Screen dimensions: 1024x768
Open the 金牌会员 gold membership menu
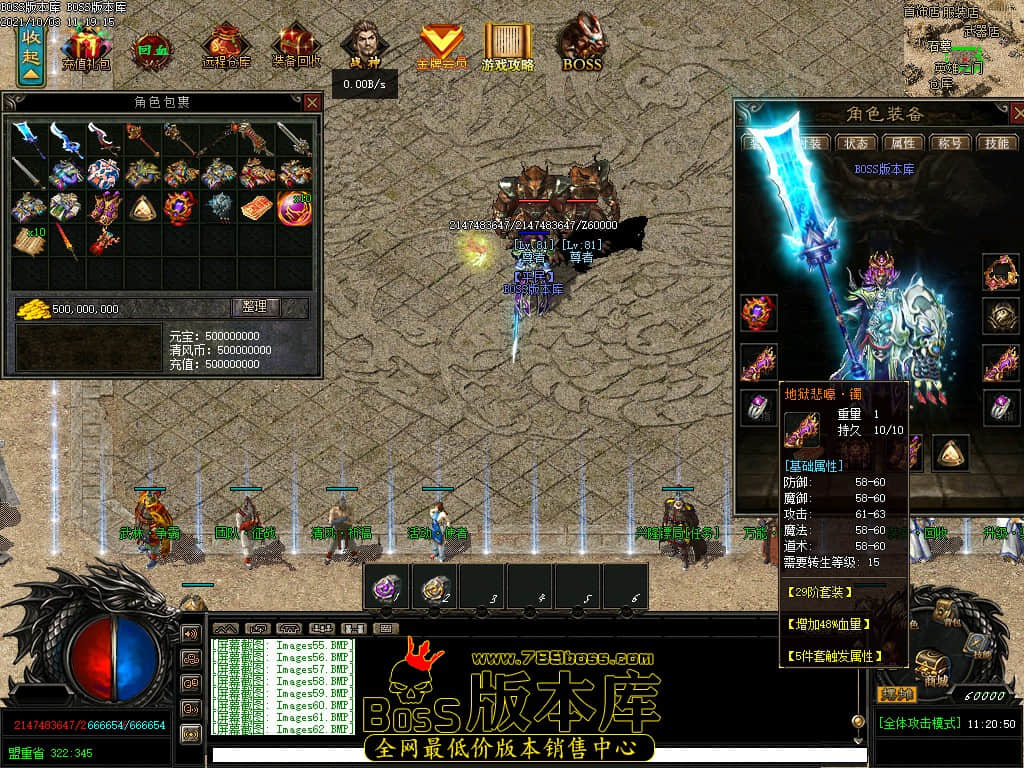click(441, 46)
